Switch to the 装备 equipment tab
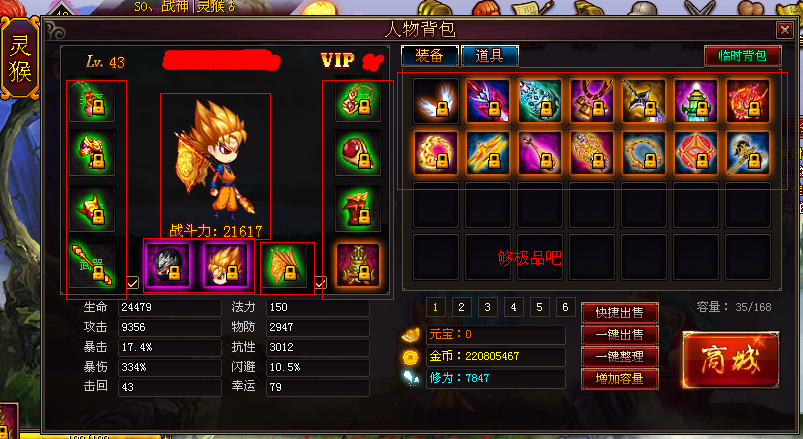The height and width of the screenshot is (439, 803). (430, 56)
